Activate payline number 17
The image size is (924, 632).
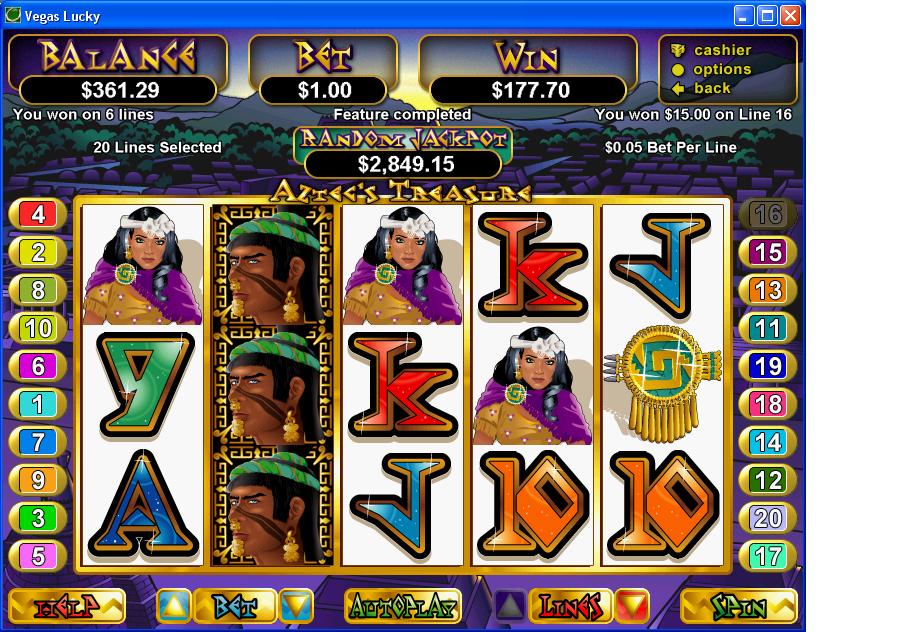point(767,556)
